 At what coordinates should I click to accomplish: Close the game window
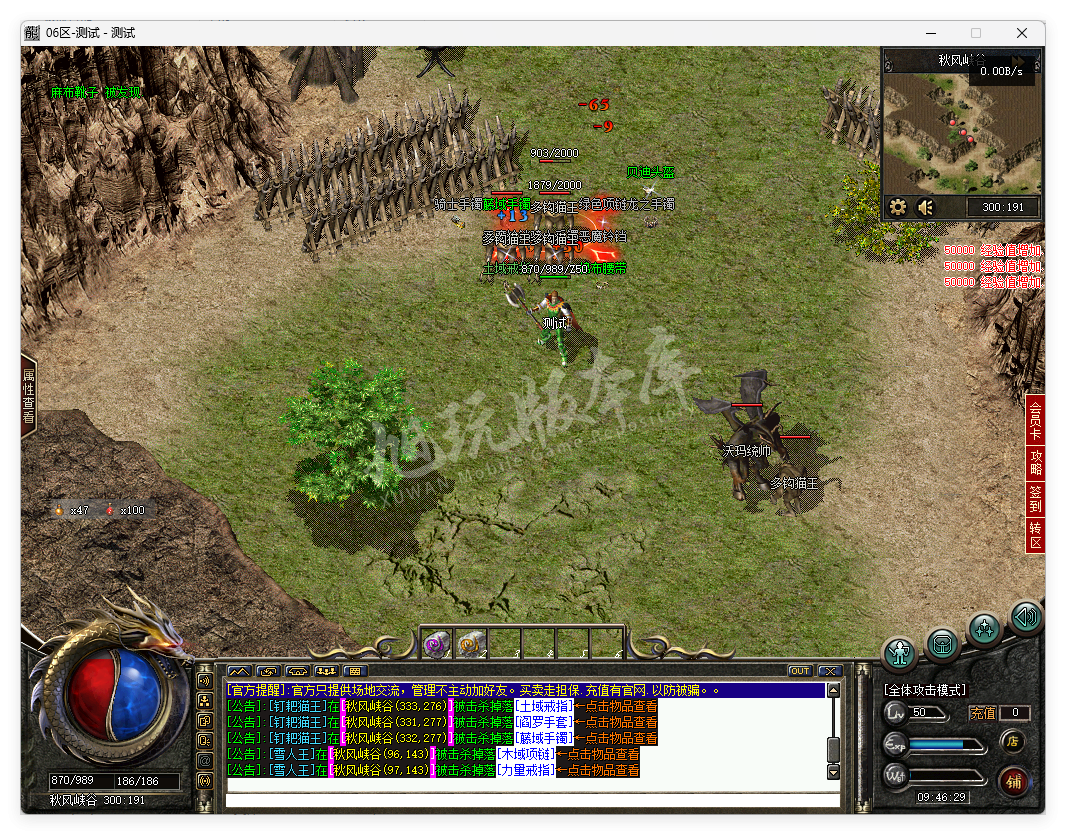click(1022, 33)
